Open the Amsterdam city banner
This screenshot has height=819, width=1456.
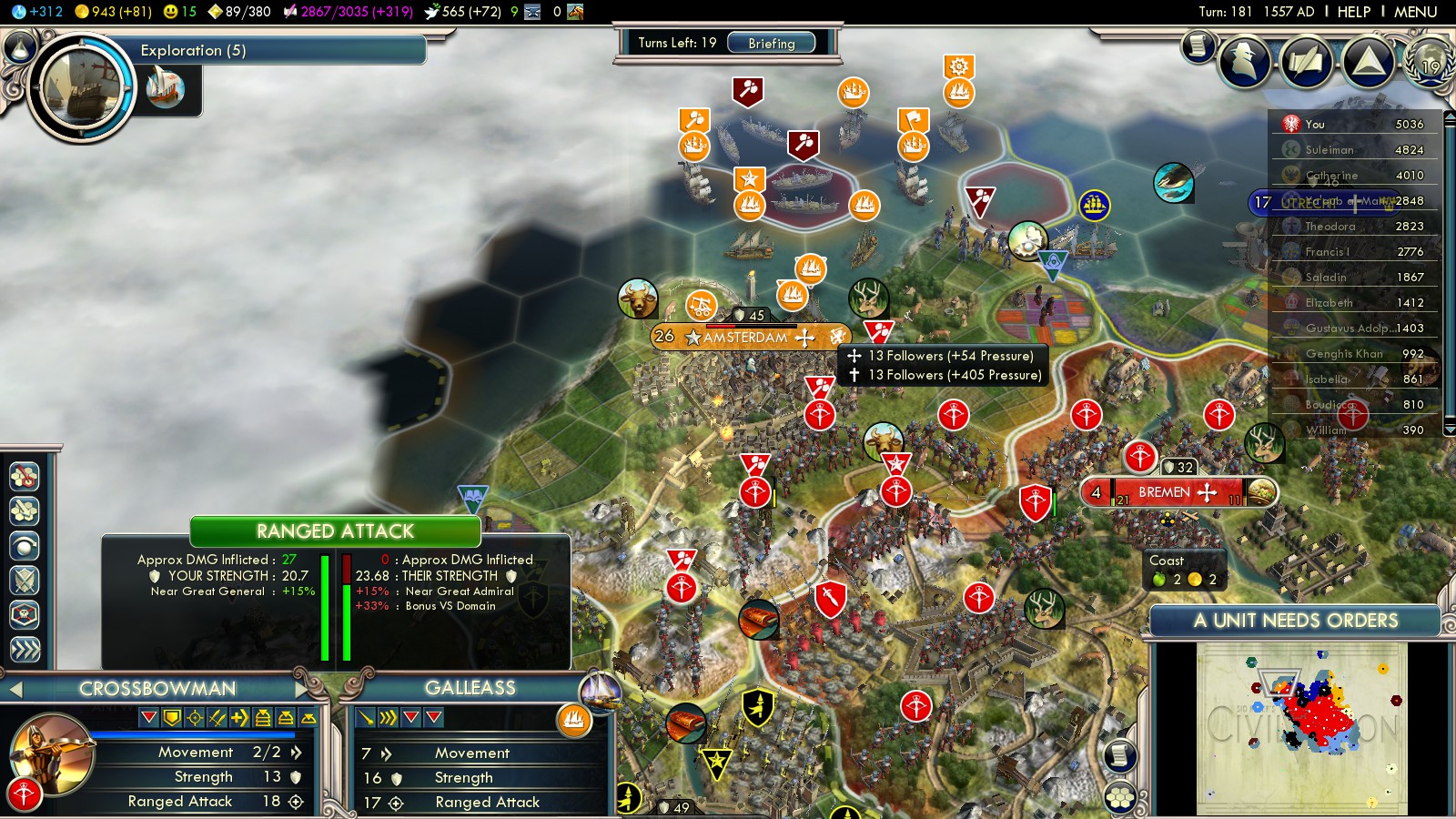pyautogui.click(x=745, y=337)
